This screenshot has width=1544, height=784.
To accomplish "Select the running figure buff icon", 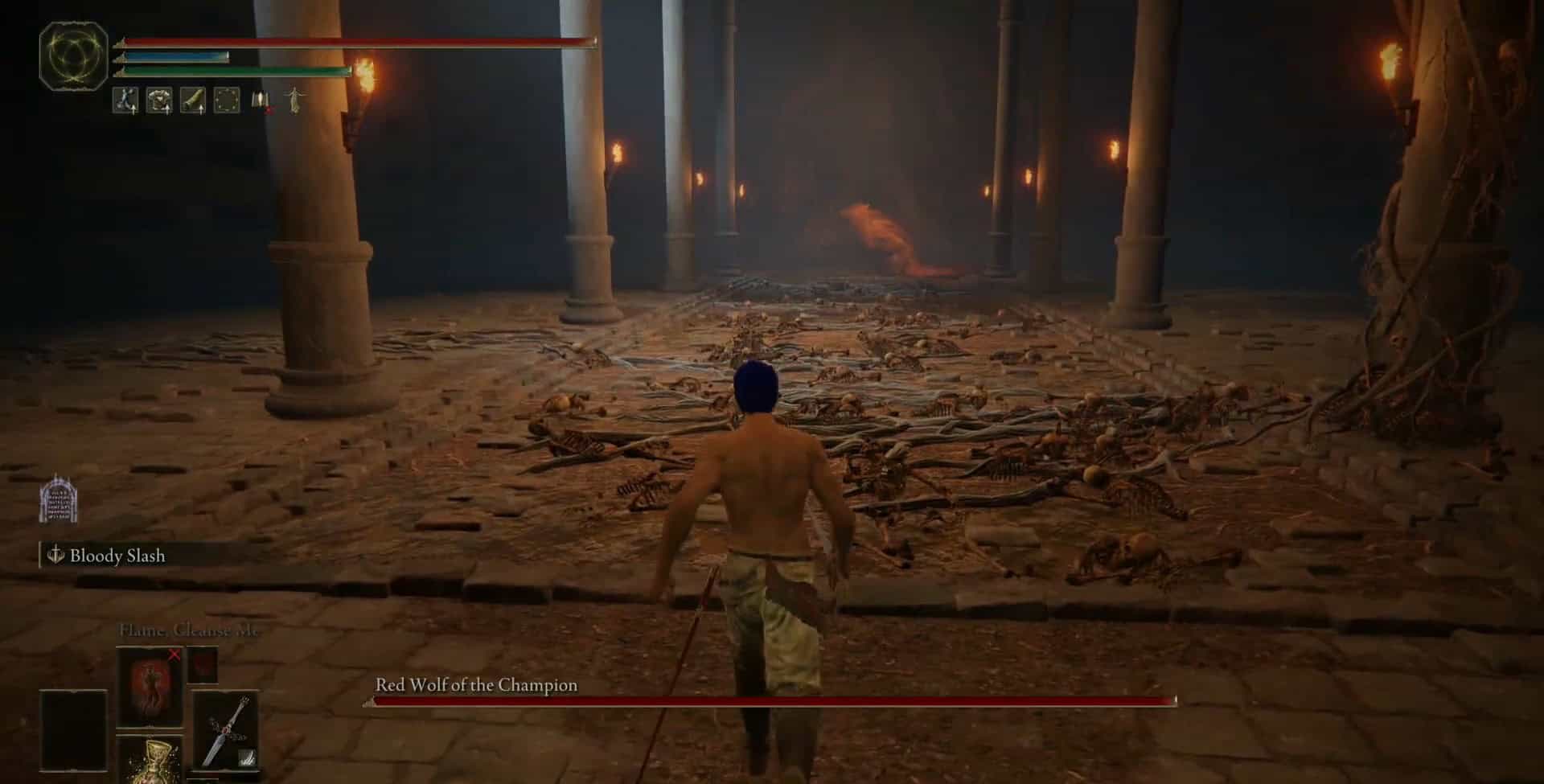I will (x=125, y=101).
